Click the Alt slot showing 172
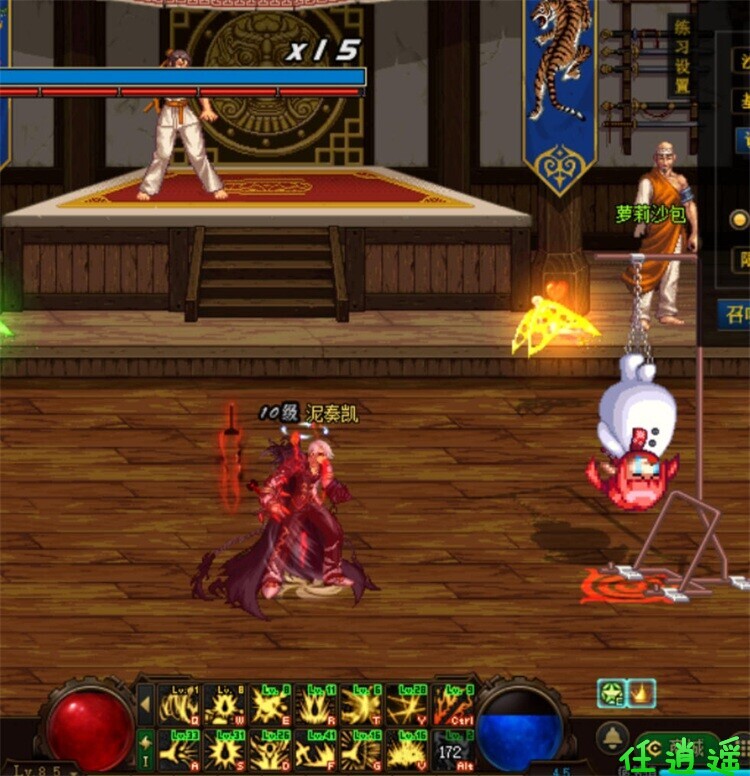 coord(453,749)
